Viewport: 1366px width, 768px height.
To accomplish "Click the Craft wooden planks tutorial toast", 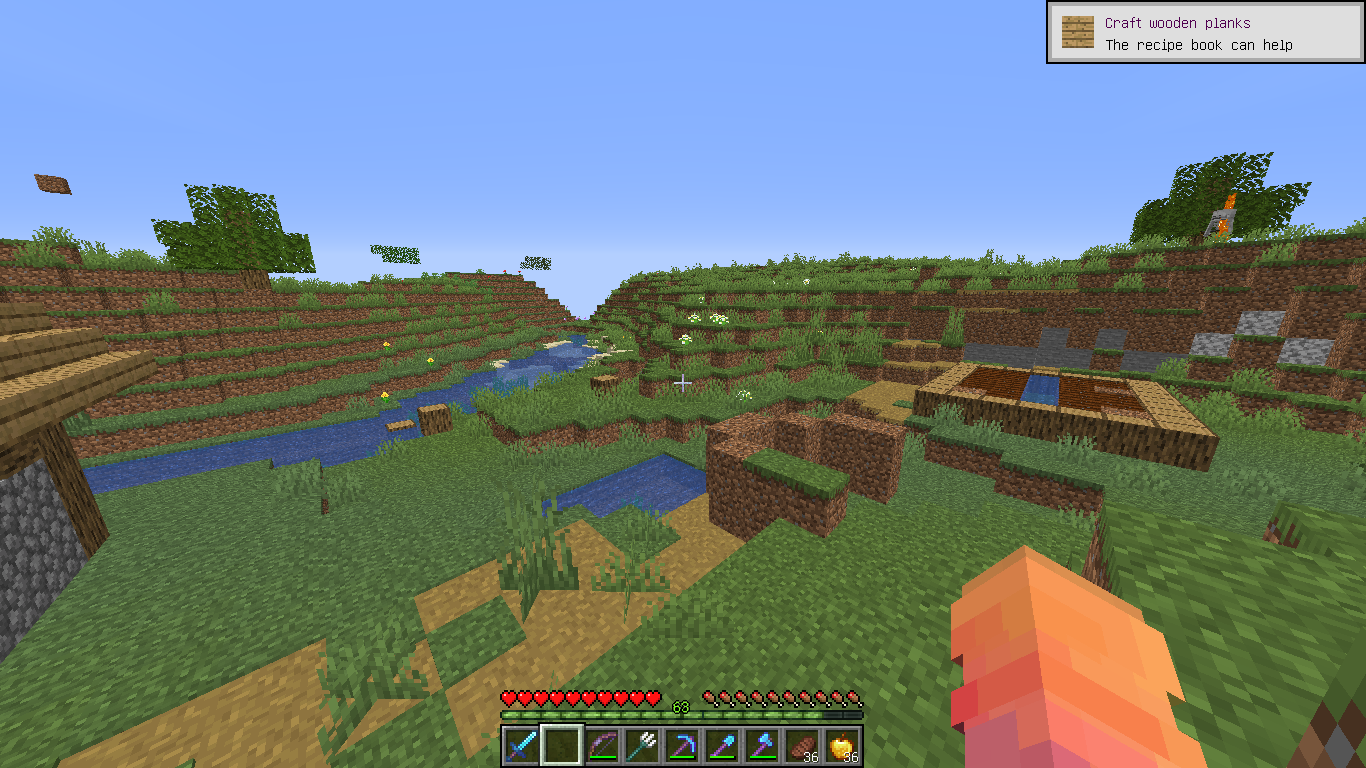I will [x=1204, y=33].
